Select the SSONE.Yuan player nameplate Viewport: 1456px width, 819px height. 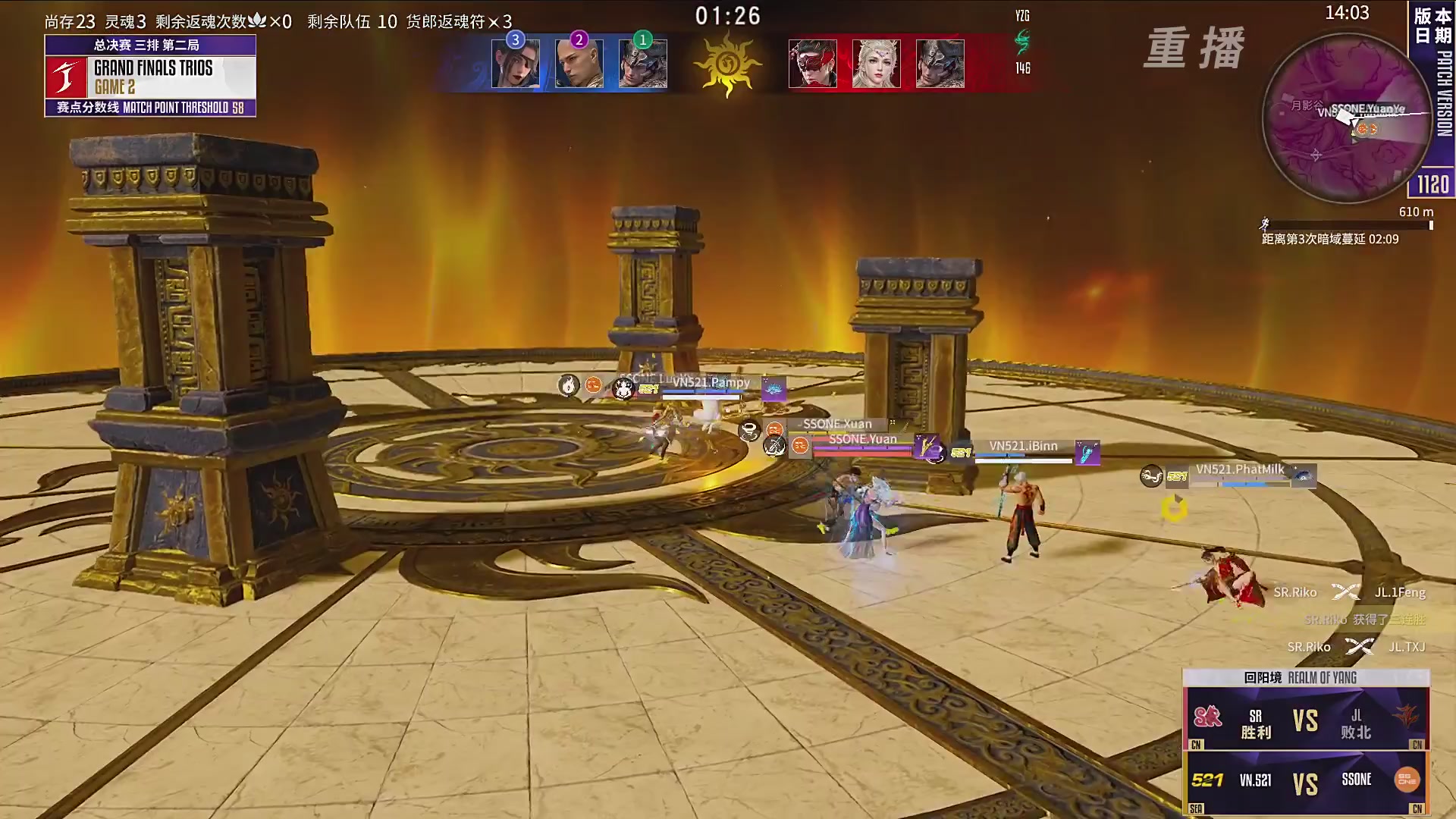pyautogui.click(x=862, y=440)
